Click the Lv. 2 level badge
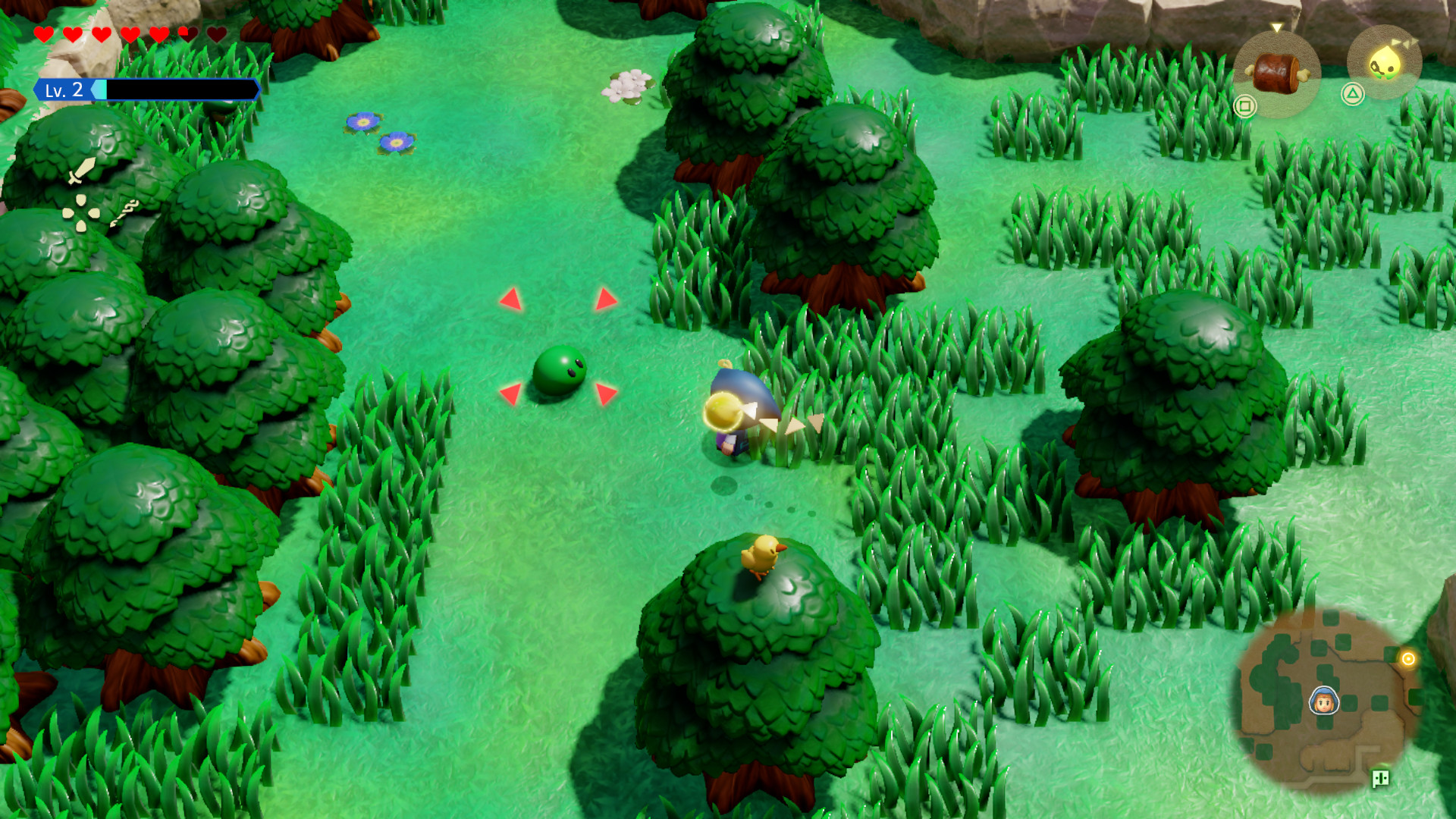Viewport: 1456px width, 819px height. [x=63, y=89]
